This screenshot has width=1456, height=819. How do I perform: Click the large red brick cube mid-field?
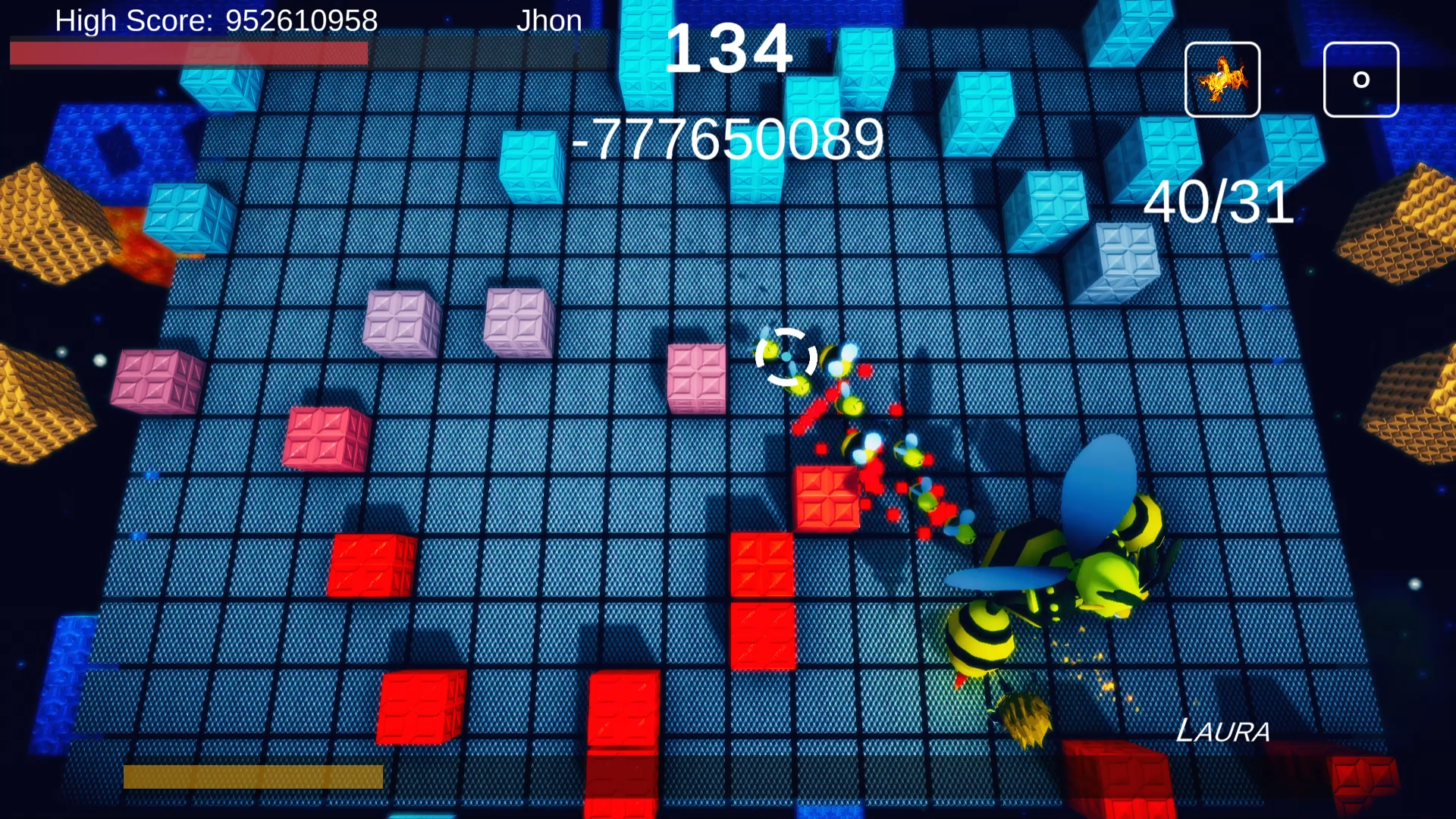pyautogui.click(x=827, y=497)
